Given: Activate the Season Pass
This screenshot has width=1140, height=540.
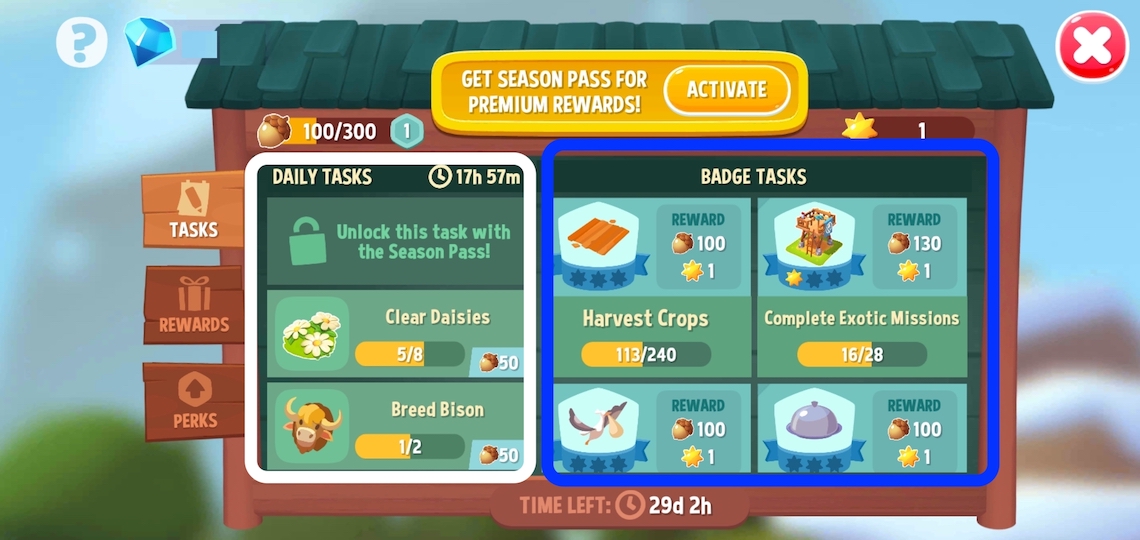Looking at the screenshot, I should pyautogui.click(x=726, y=90).
